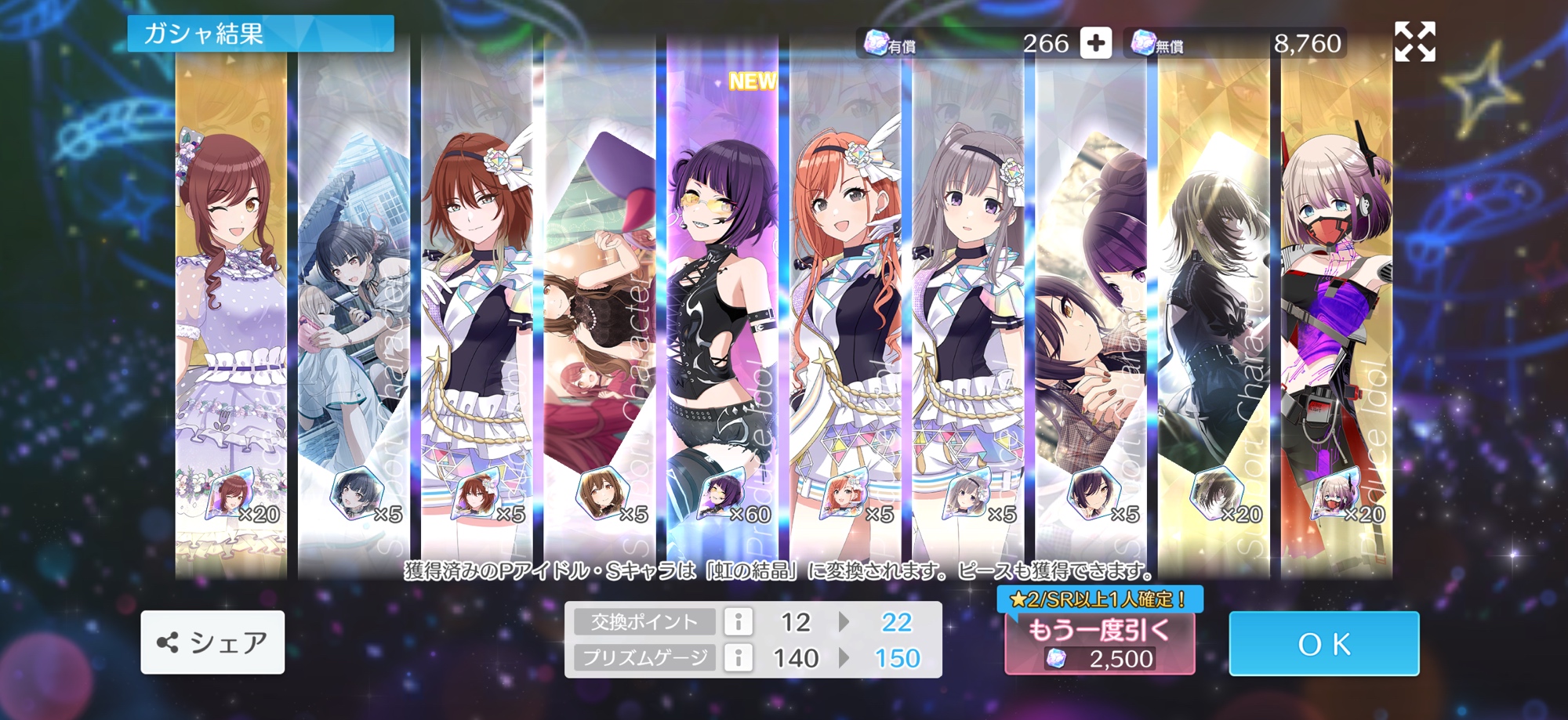Image resolution: width=1568 pixels, height=720 pixels.
Task: Select the winking idol in lavender dress card
Action: 231,313
